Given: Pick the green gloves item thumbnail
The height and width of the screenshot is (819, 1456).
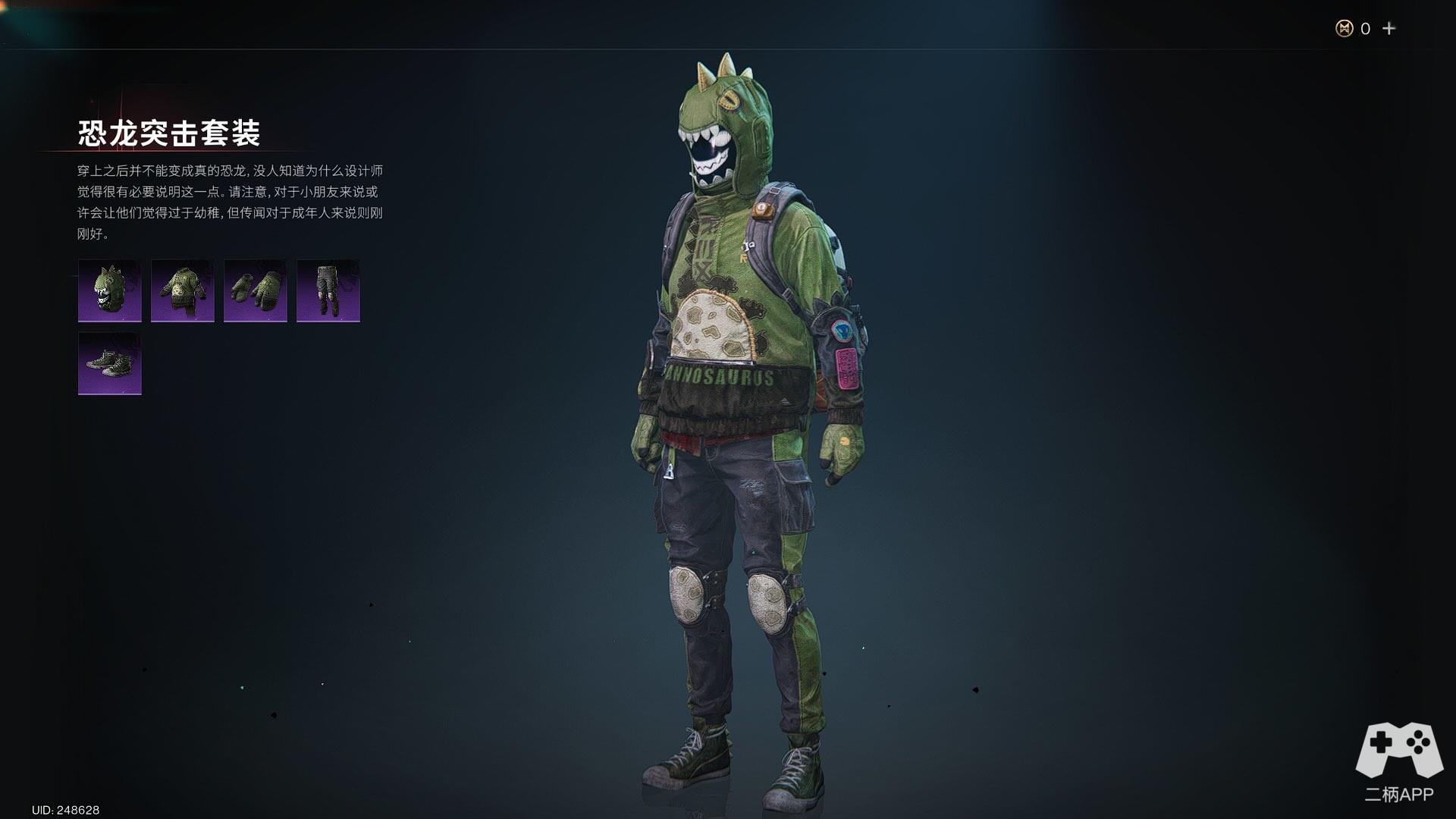Looking at the screenshot, I should pyautogui.click(x=256, y=290).
